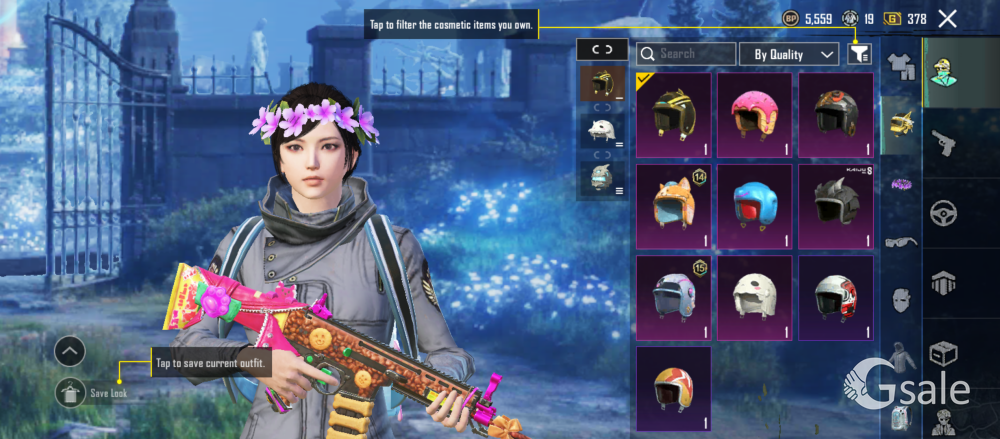Viewport: 1000px width, 439px height.
Task: Select the equipped white bear helmet slot
Action: [602, 130]
